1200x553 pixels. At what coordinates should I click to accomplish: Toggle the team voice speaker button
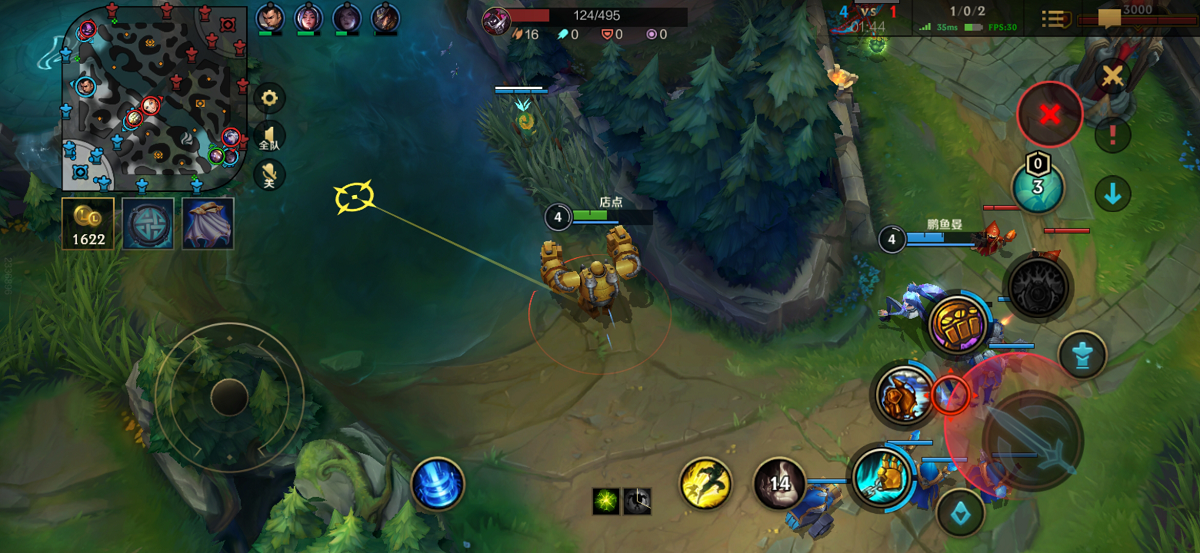pyautogui.click(x=269, y=138)
